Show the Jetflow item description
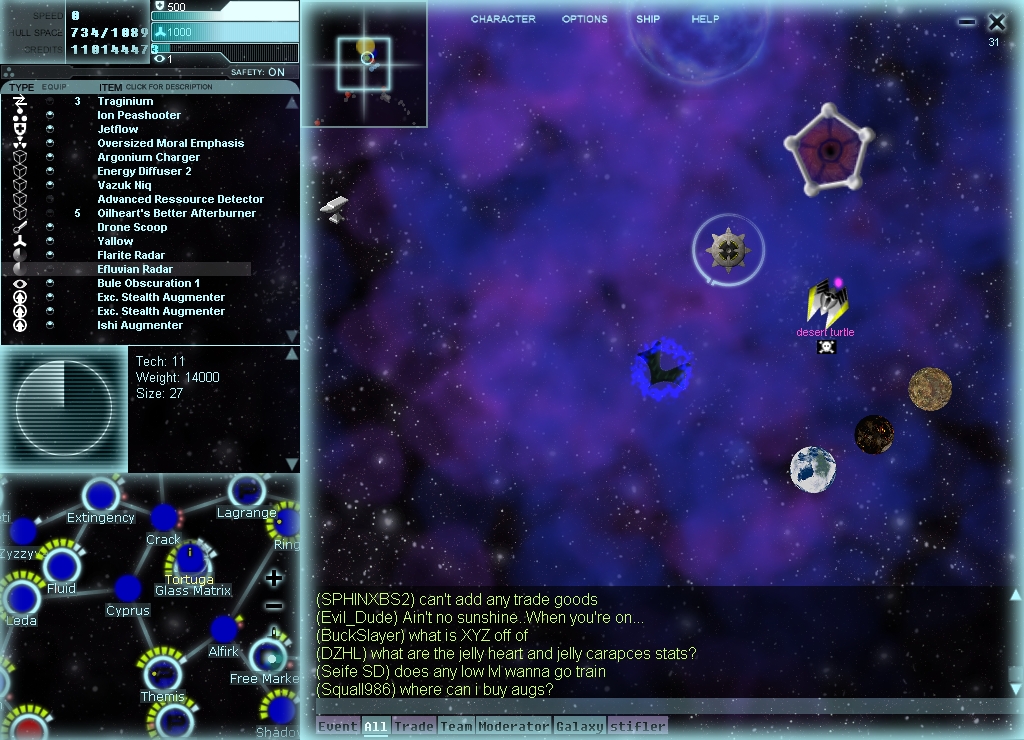 (118, 129)
